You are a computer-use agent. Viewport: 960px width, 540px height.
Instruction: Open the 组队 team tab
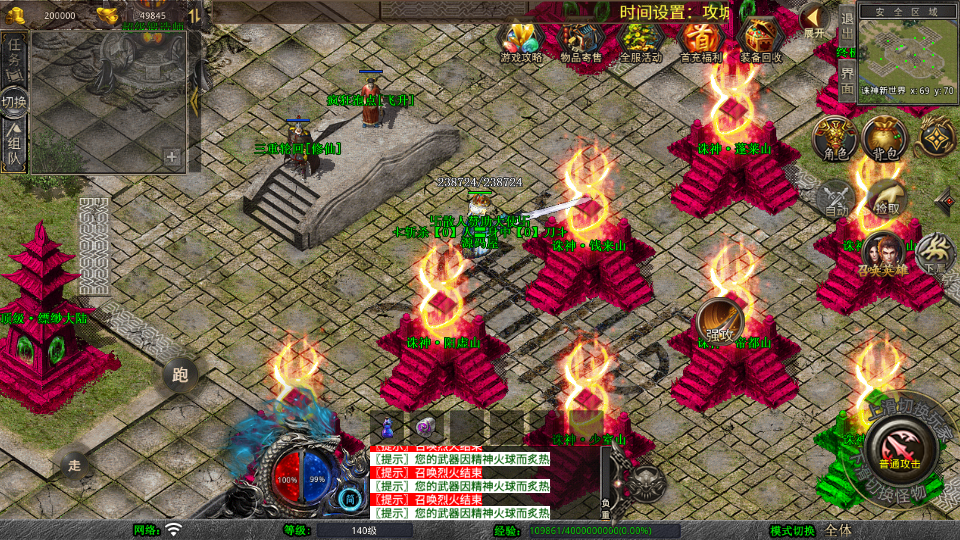(x=14, y=145)
